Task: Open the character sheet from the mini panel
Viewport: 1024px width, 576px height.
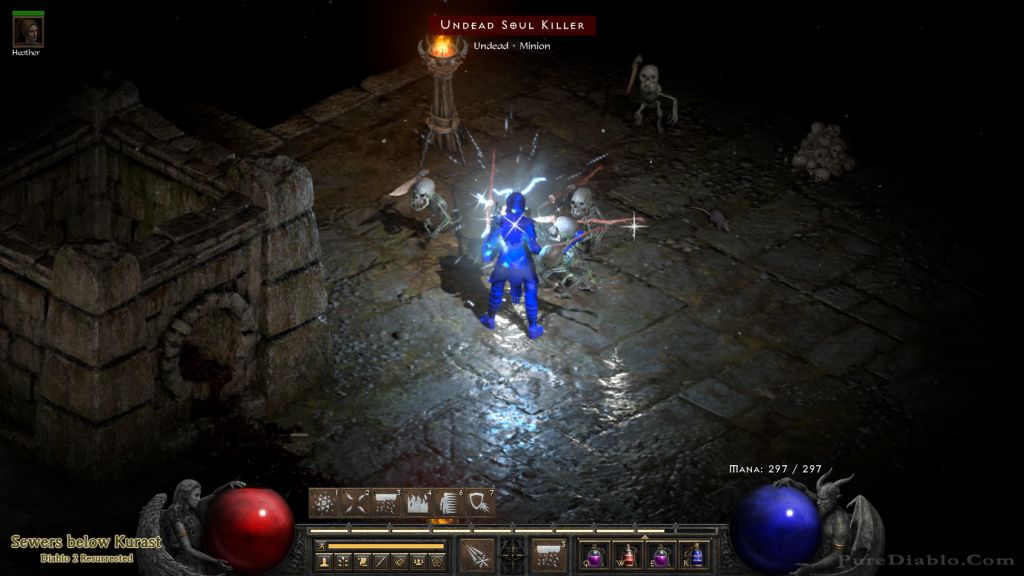Action: [x=326, y=563]
